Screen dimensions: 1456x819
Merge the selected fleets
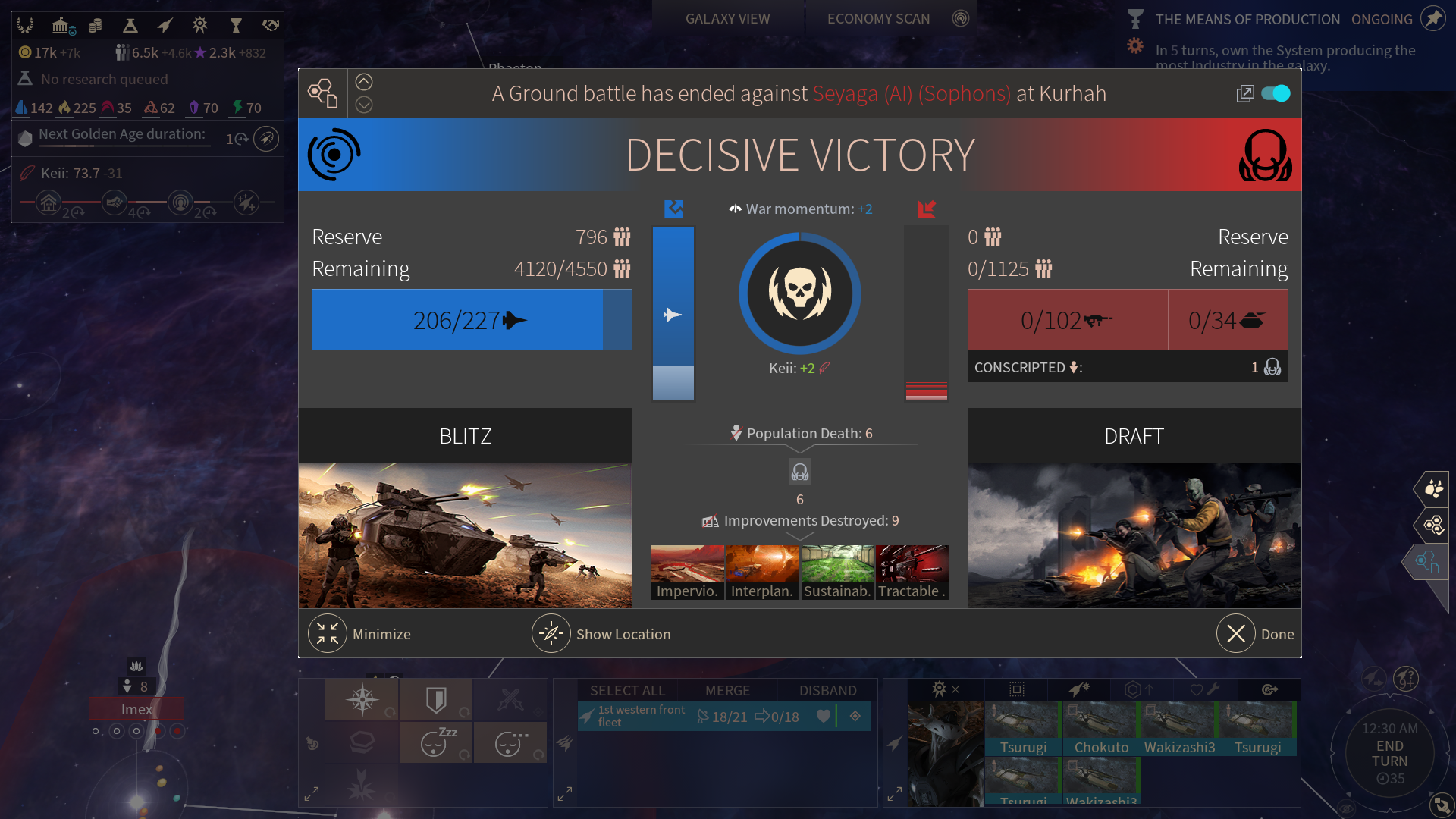pyautogui.click(x=727, y=690)
